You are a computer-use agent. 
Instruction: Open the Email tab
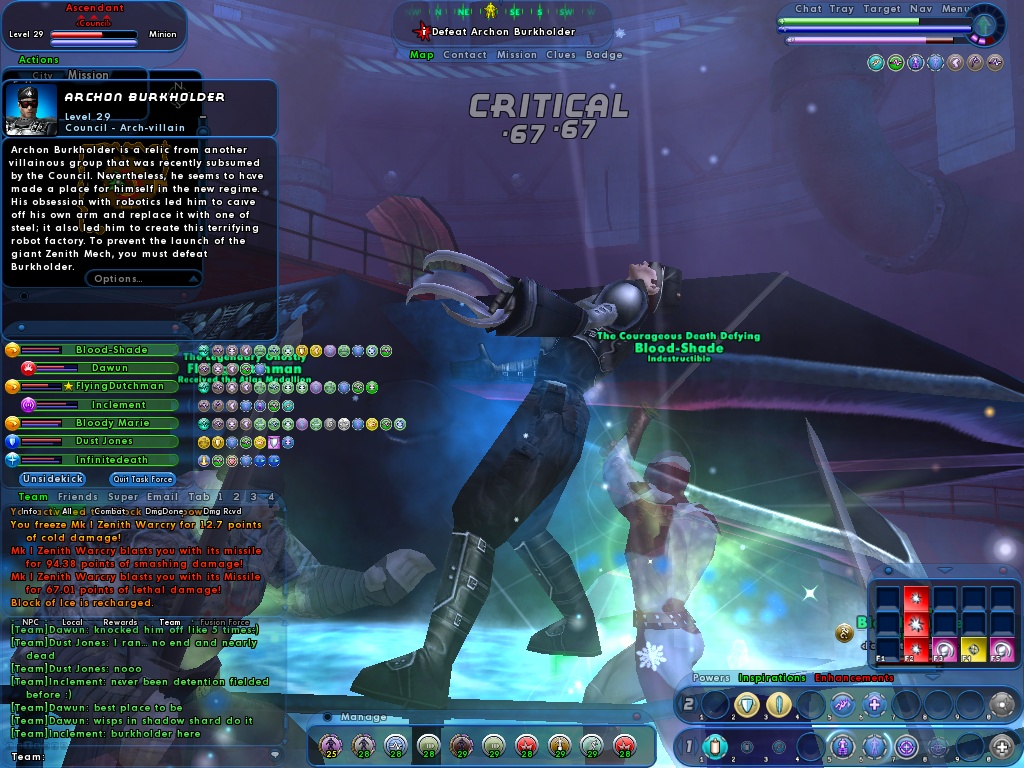pyautogui.click(x=162, y=497)
